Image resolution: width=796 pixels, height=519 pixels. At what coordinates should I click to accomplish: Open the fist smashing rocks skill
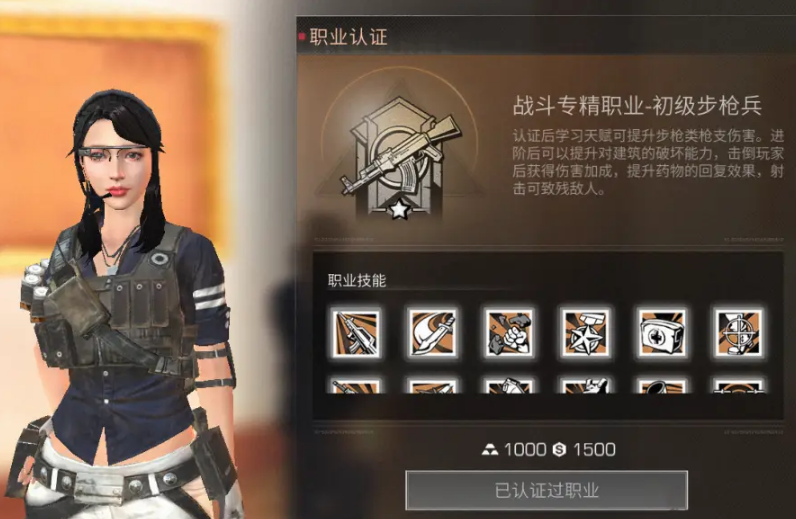(x=508, y=333)
